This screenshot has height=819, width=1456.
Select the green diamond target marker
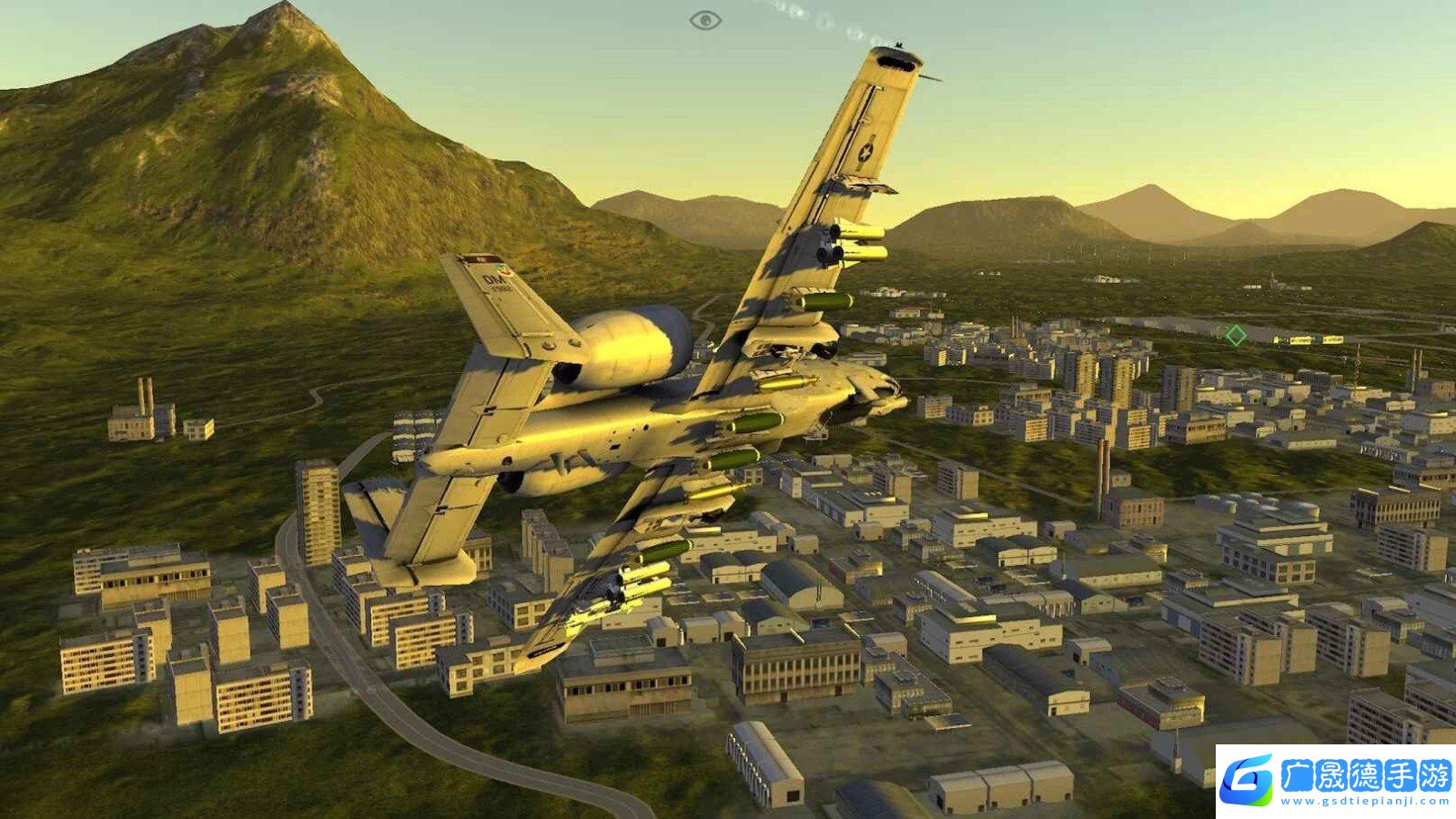(x=1235, y=335)
